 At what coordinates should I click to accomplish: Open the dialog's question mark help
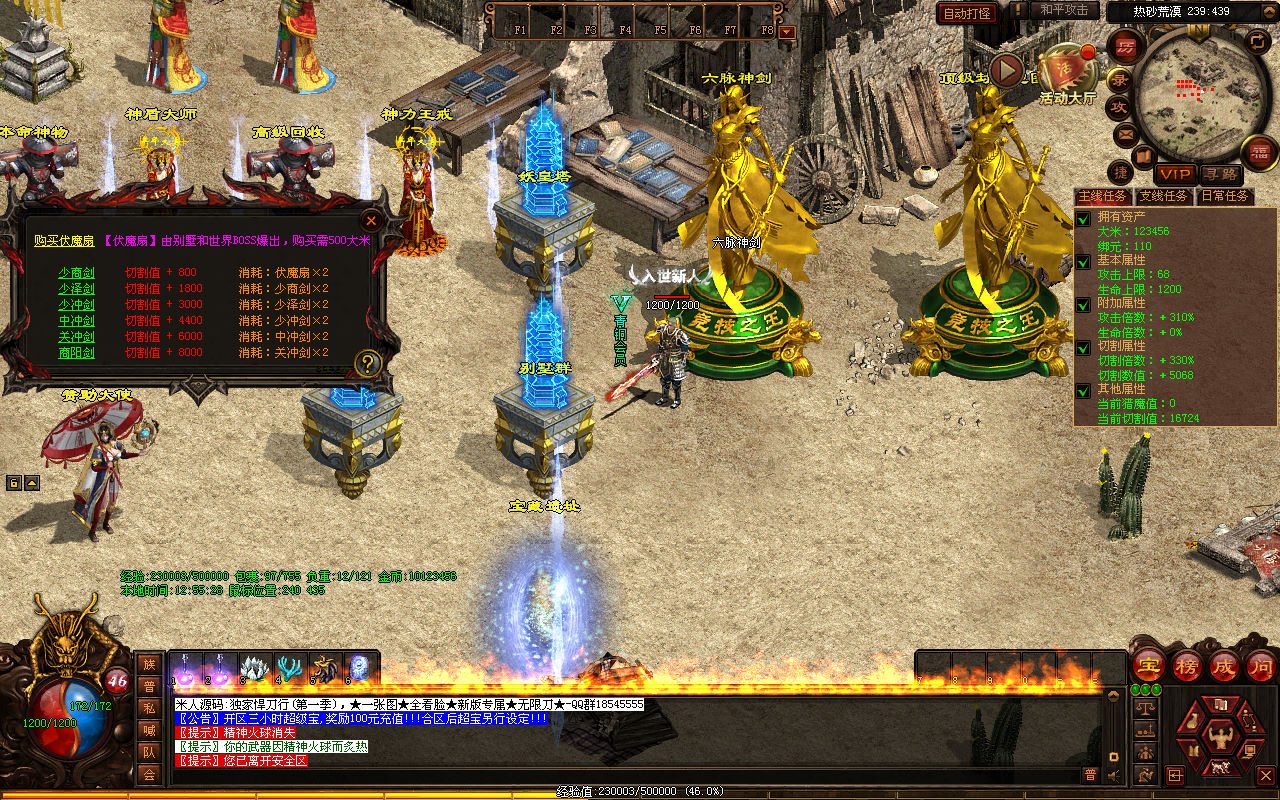(x=368, y=363)
